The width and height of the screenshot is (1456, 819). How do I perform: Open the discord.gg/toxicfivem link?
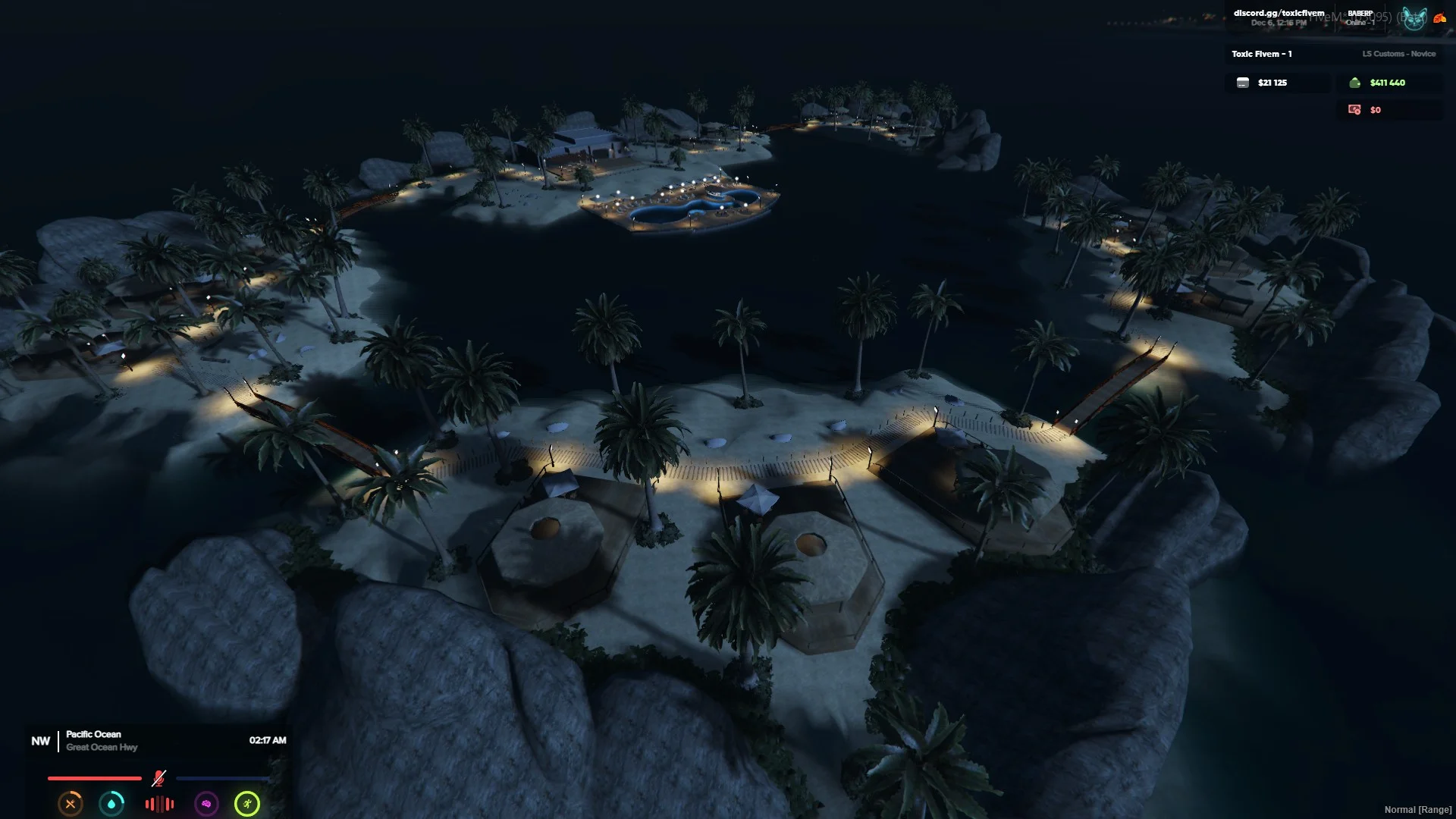tap(1279, 13)
